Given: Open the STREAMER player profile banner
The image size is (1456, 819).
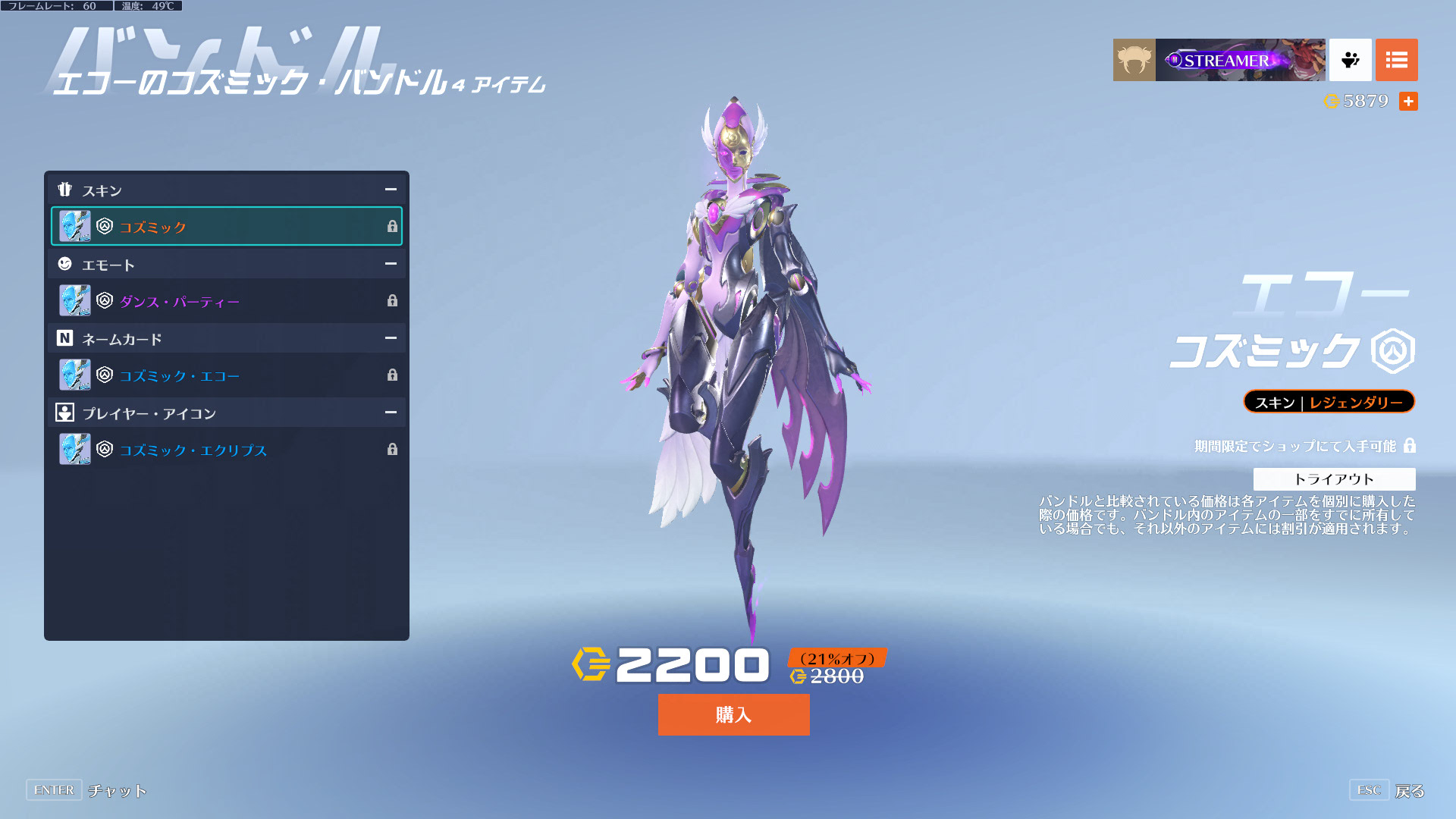Looking at the screenshot, I should [1240, 60].
